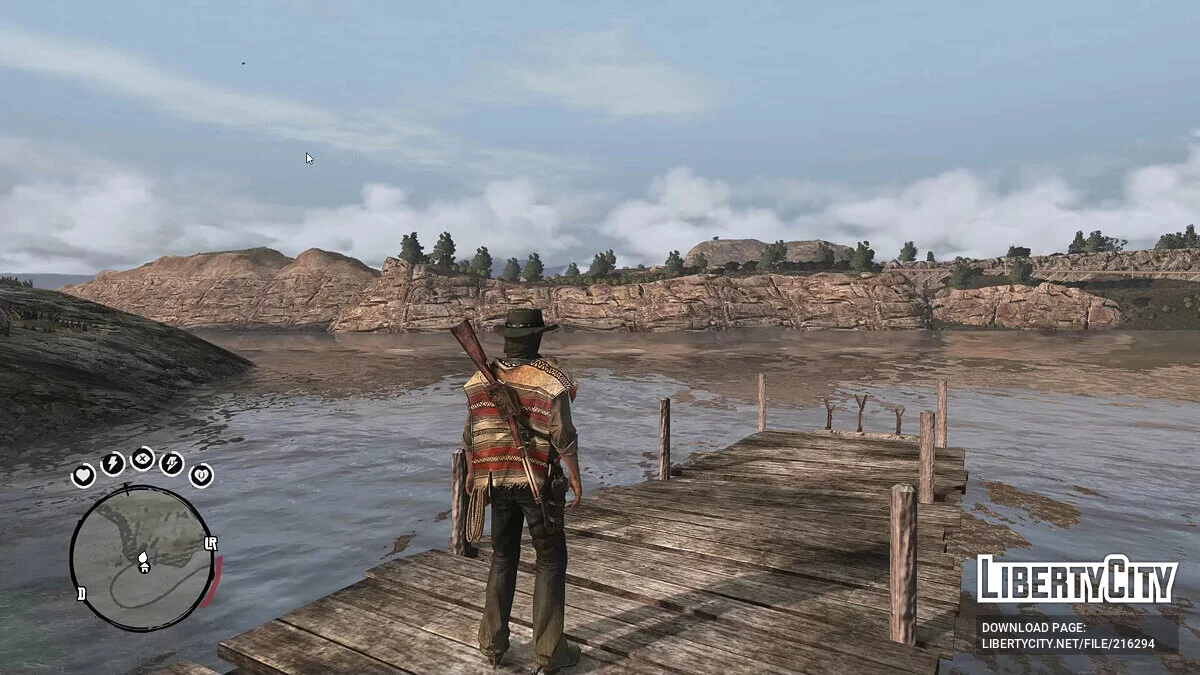
Task: Activate the Dead Eye crossed-eye icon
Action: click(x=142, y=459)
